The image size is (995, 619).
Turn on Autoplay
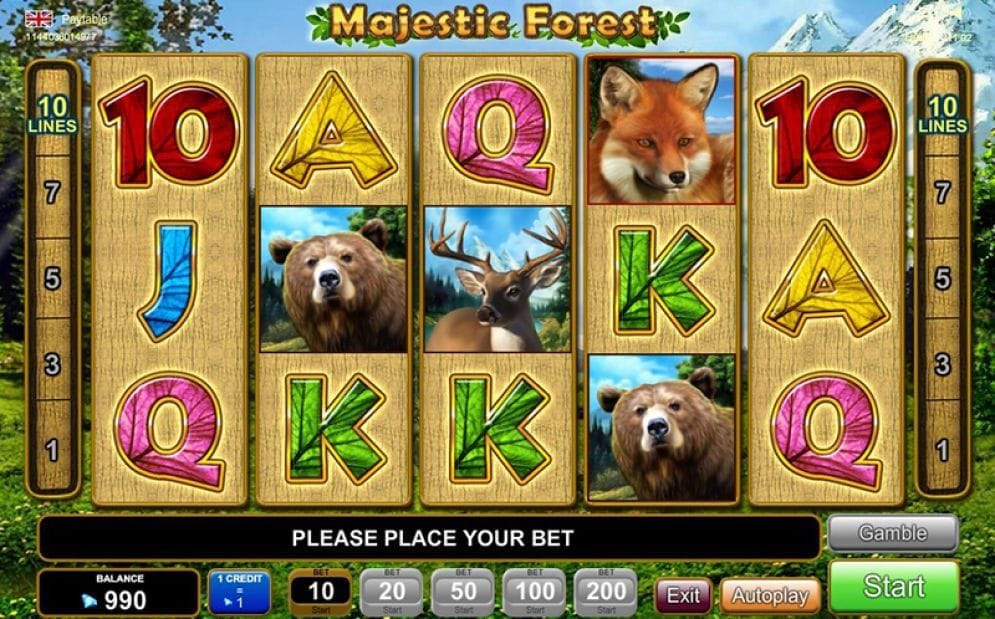click(x=769, y=595)
